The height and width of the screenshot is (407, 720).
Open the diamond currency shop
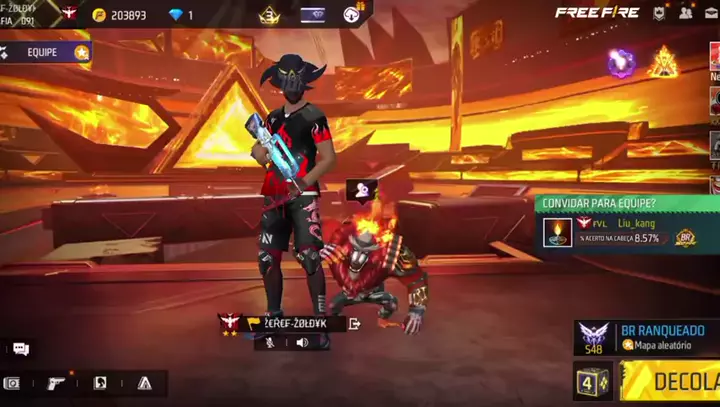[180, 15]
